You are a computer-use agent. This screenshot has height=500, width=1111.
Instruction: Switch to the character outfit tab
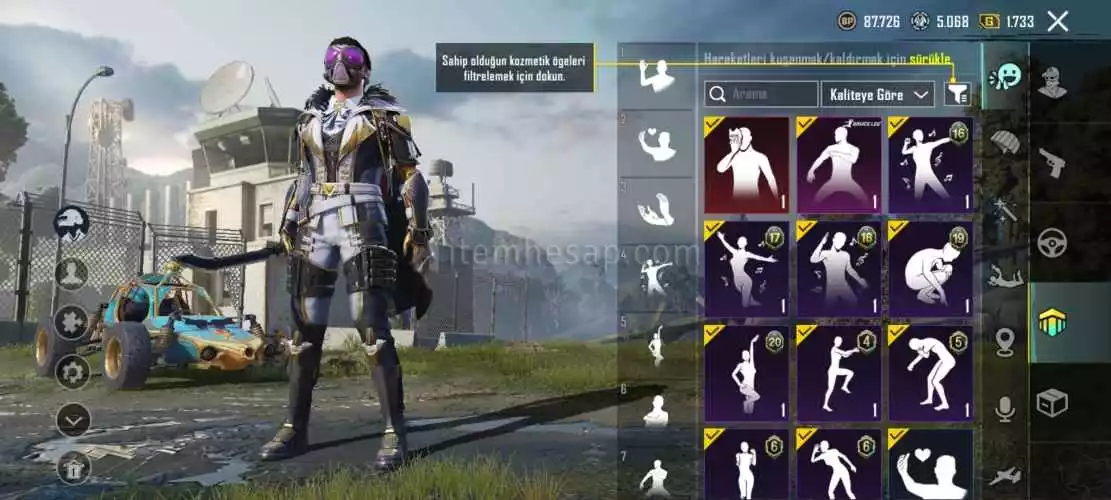[1052, 82]
